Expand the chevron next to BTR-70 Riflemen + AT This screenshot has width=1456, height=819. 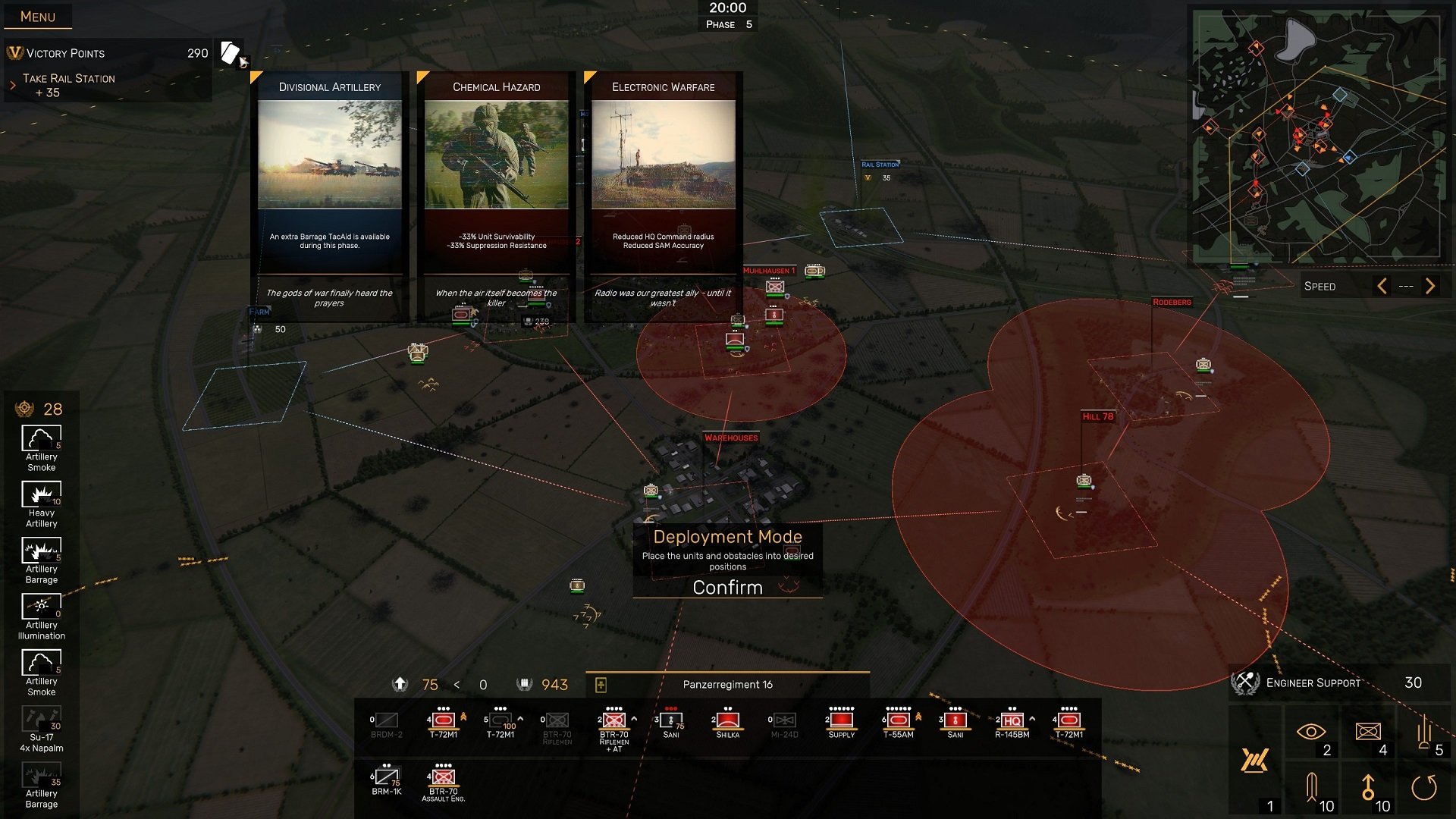(x=633, y=719)
